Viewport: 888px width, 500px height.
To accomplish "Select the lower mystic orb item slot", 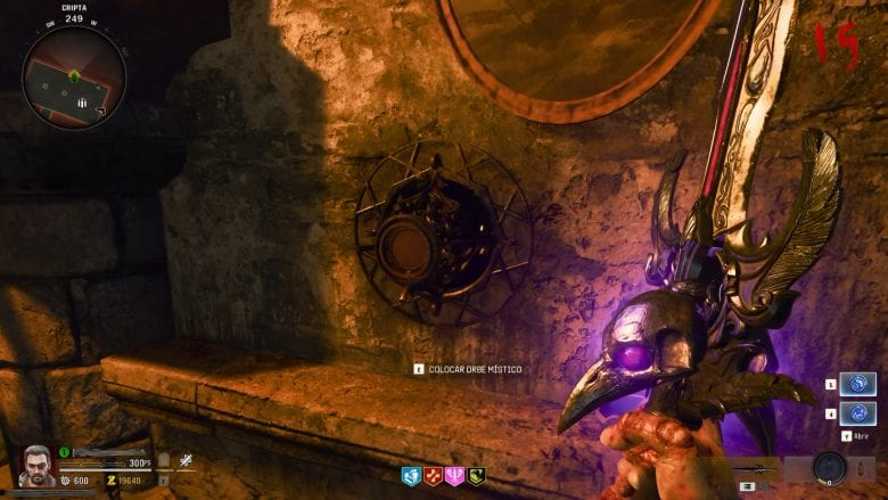I will (x=857, y=412).
